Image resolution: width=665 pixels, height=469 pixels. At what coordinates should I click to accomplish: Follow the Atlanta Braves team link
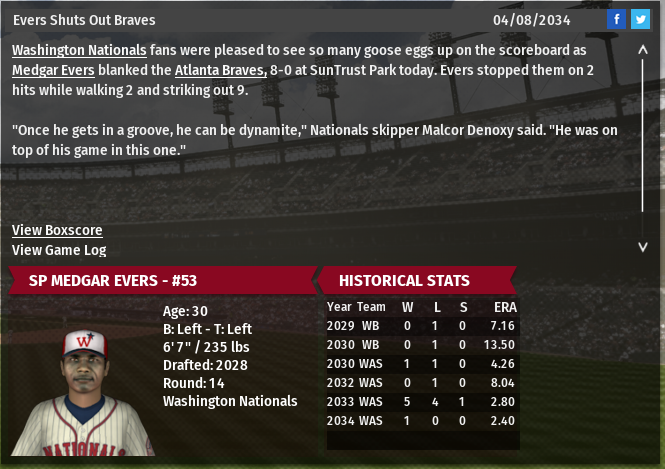pos(220,70)
